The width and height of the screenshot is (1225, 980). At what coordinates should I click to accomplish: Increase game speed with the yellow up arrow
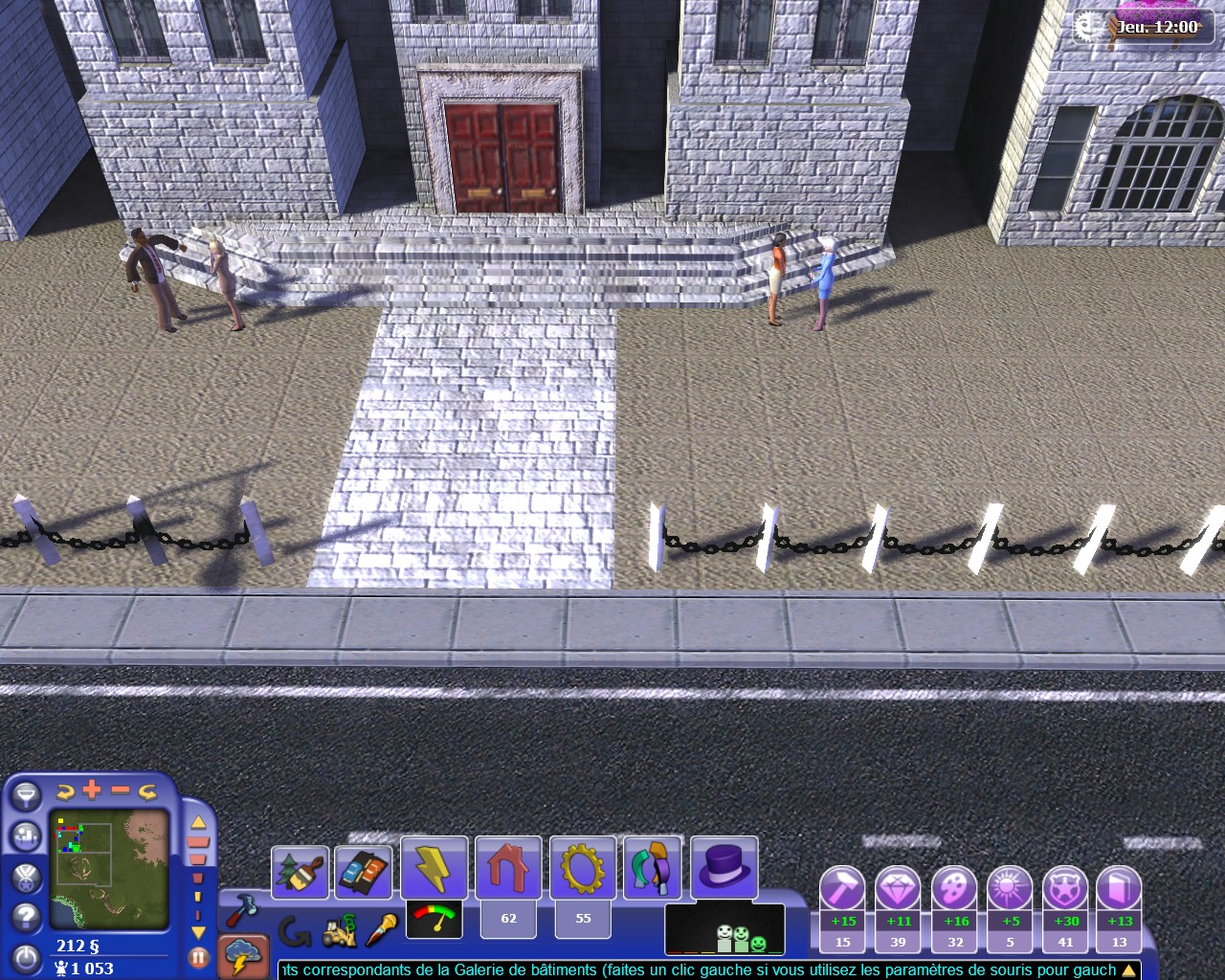[x=198, y=822]
